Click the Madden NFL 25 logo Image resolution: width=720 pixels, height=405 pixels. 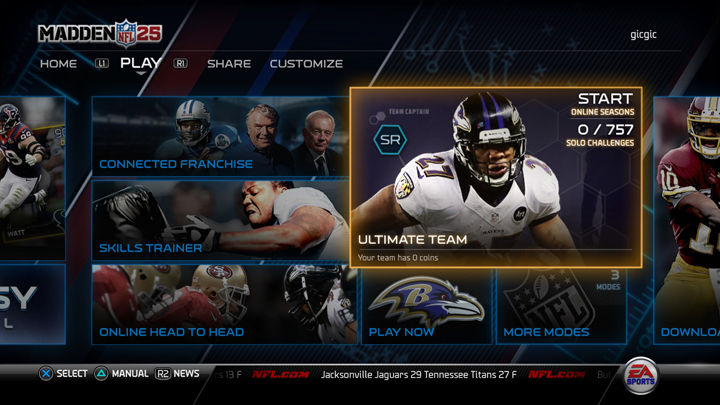pyautogui.click(x=101, y=34)
